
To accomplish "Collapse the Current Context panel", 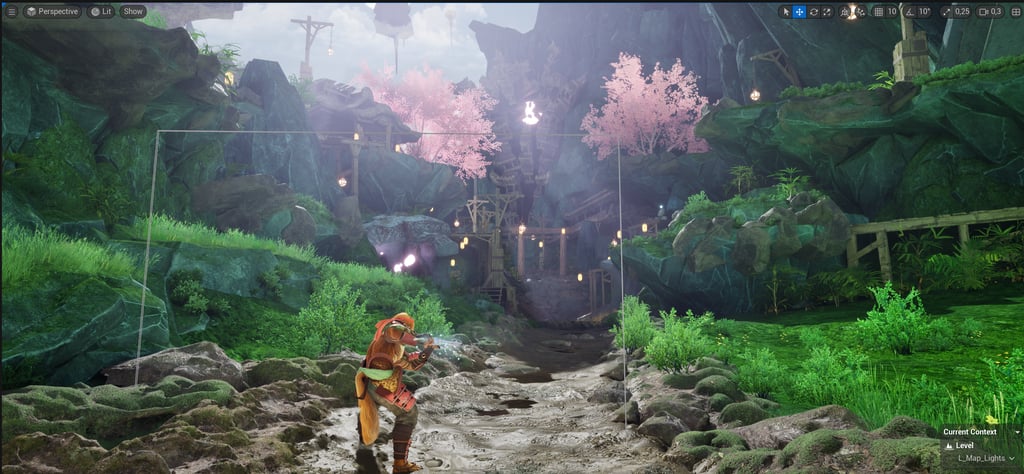I will pos(1014,432).
